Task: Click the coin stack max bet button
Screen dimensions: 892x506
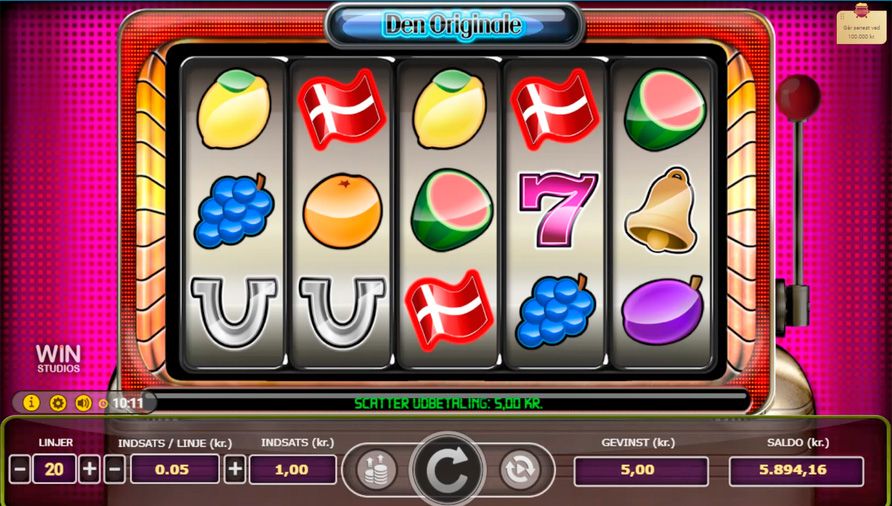Action: coord(376,469)
